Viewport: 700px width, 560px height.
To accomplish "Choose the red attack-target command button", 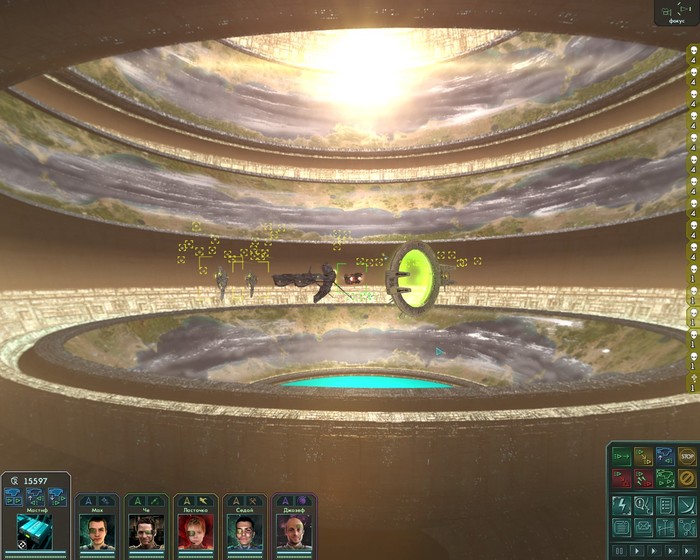I will pyautogui.click(x=620, y=478).
